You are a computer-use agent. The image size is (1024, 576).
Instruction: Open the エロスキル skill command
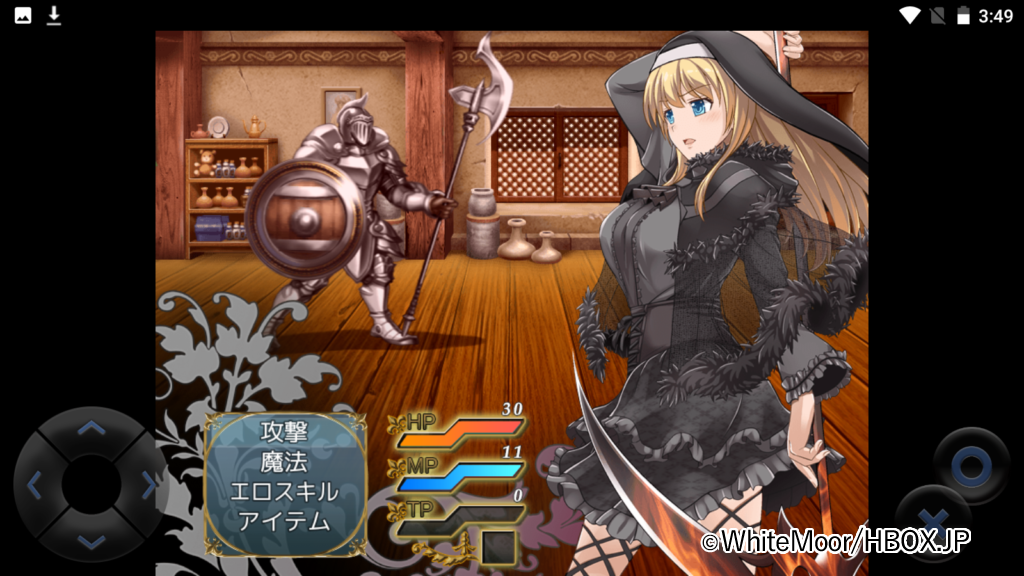[284, 492]
